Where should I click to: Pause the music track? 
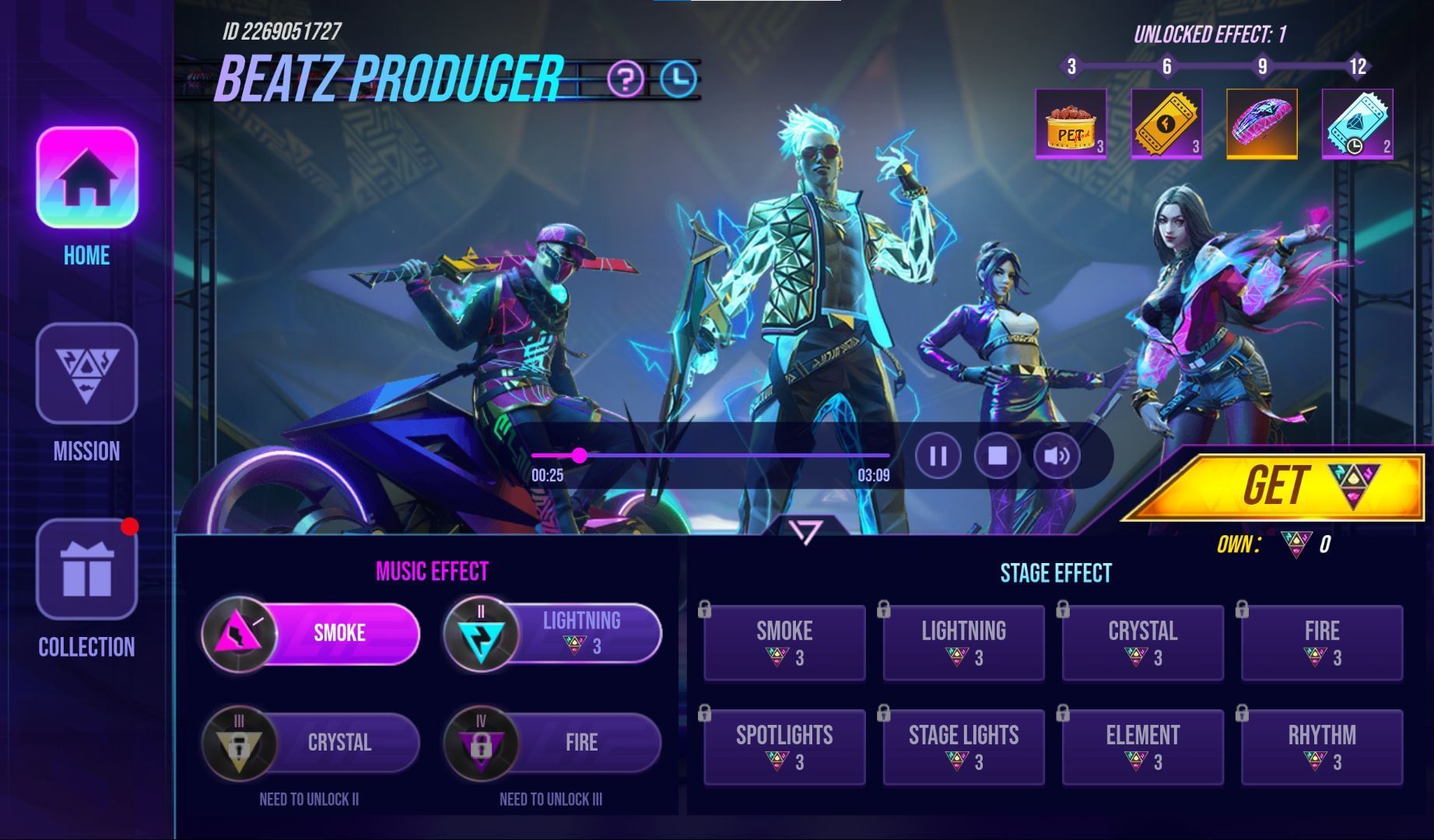tap(938, 456)
